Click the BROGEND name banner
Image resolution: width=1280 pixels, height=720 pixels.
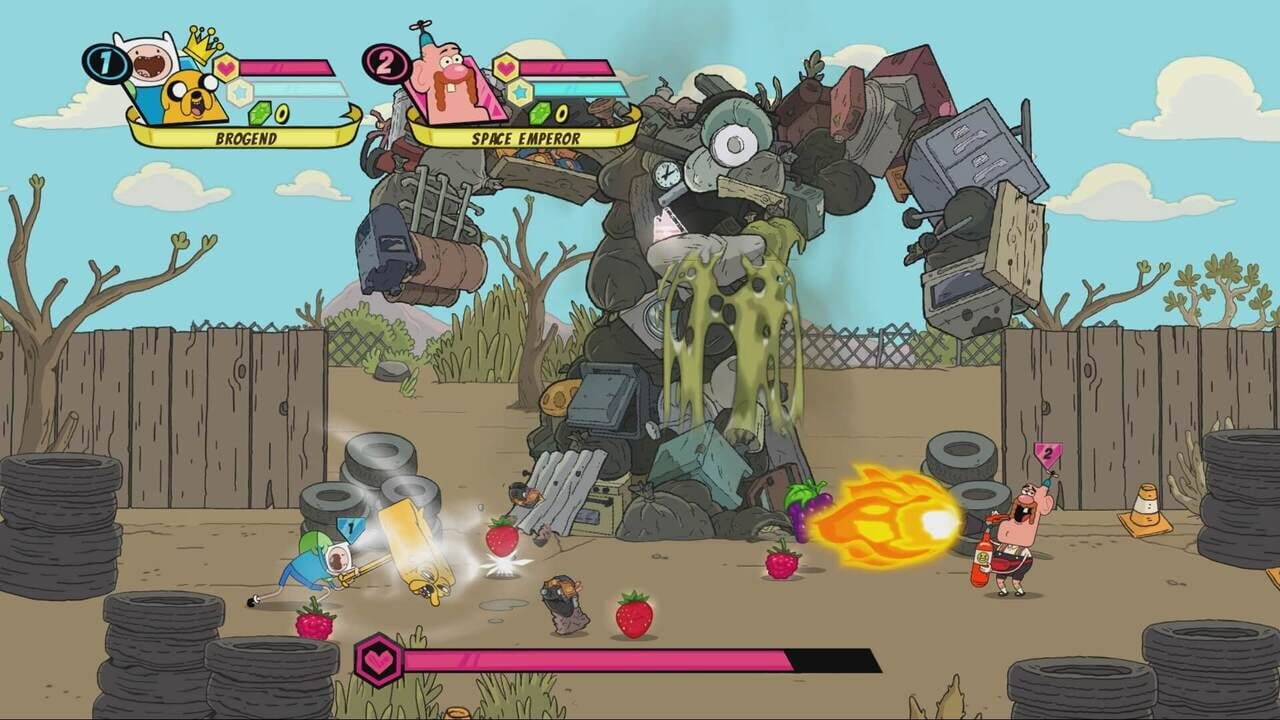click(x=249, y=136)
